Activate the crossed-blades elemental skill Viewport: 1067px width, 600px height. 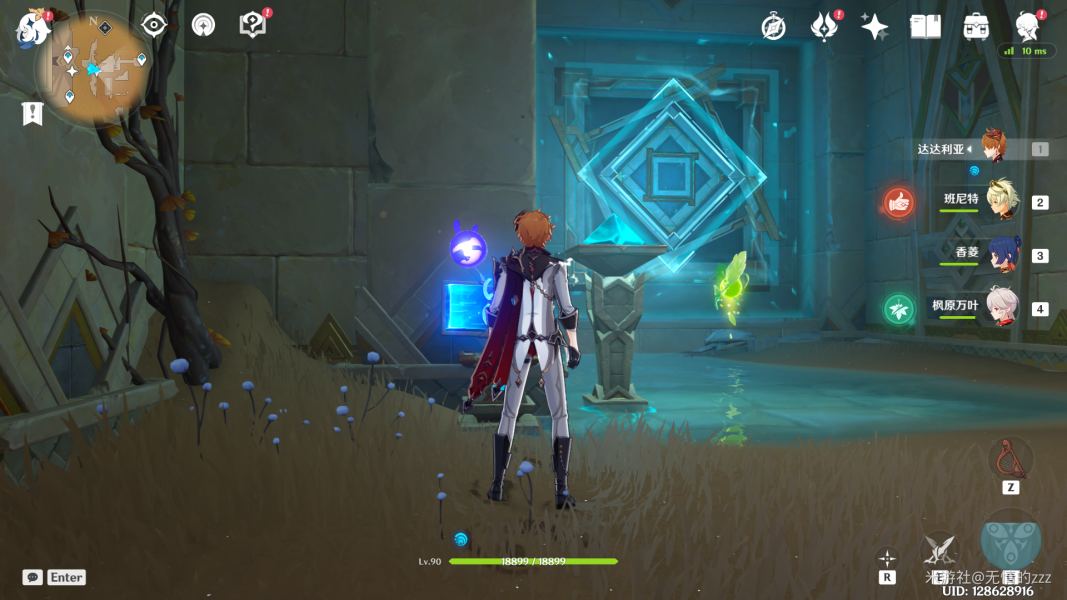pyautogui.click(x=939, y=548)
